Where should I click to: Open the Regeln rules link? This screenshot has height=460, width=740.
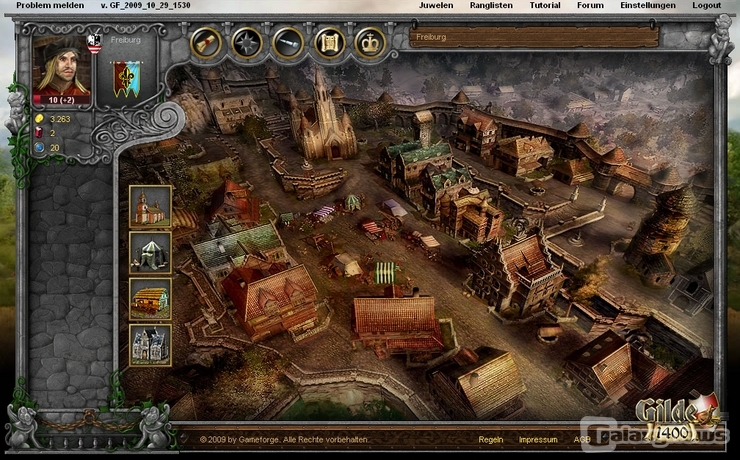[491, 439]
